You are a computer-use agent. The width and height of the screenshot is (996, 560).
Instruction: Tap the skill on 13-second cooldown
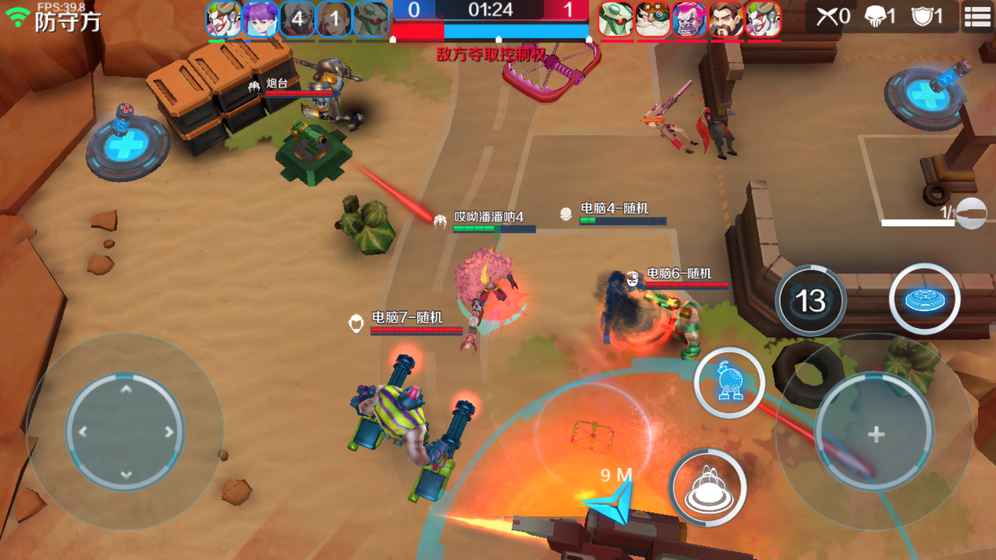pyautogui.click(x=809, y=300)
